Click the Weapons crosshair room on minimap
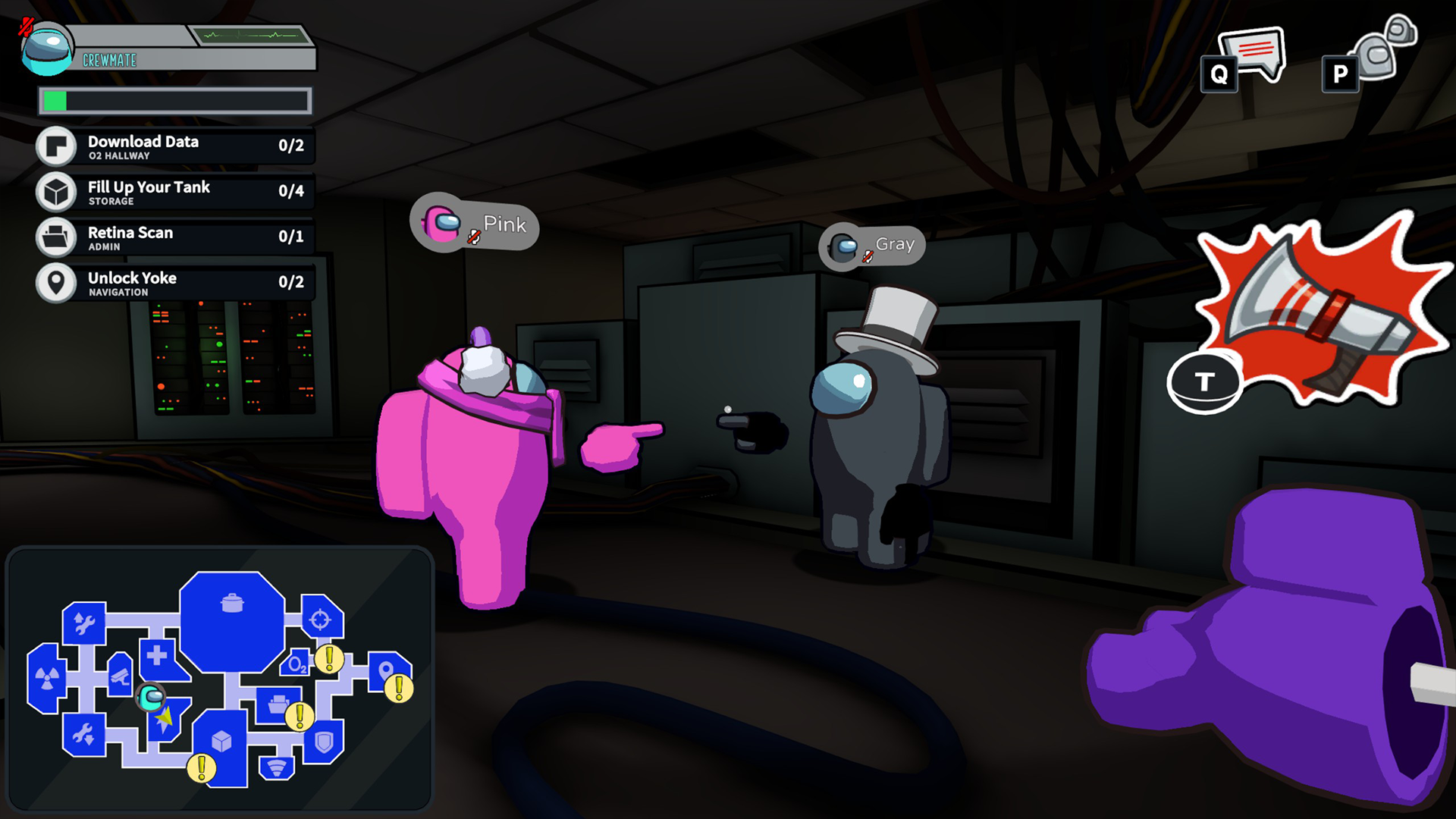Screen dimensions: 1456x819 pos(321,619)
